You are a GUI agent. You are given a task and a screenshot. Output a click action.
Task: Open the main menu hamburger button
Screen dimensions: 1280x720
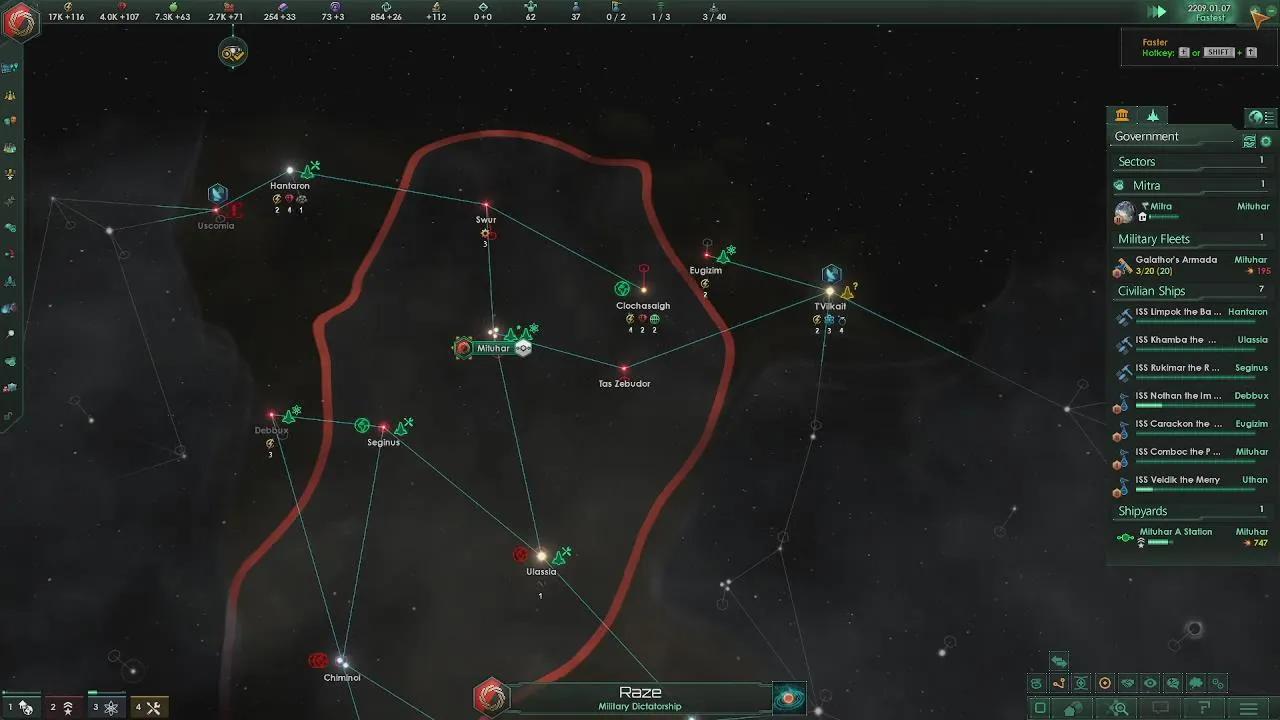(1249, 708)
